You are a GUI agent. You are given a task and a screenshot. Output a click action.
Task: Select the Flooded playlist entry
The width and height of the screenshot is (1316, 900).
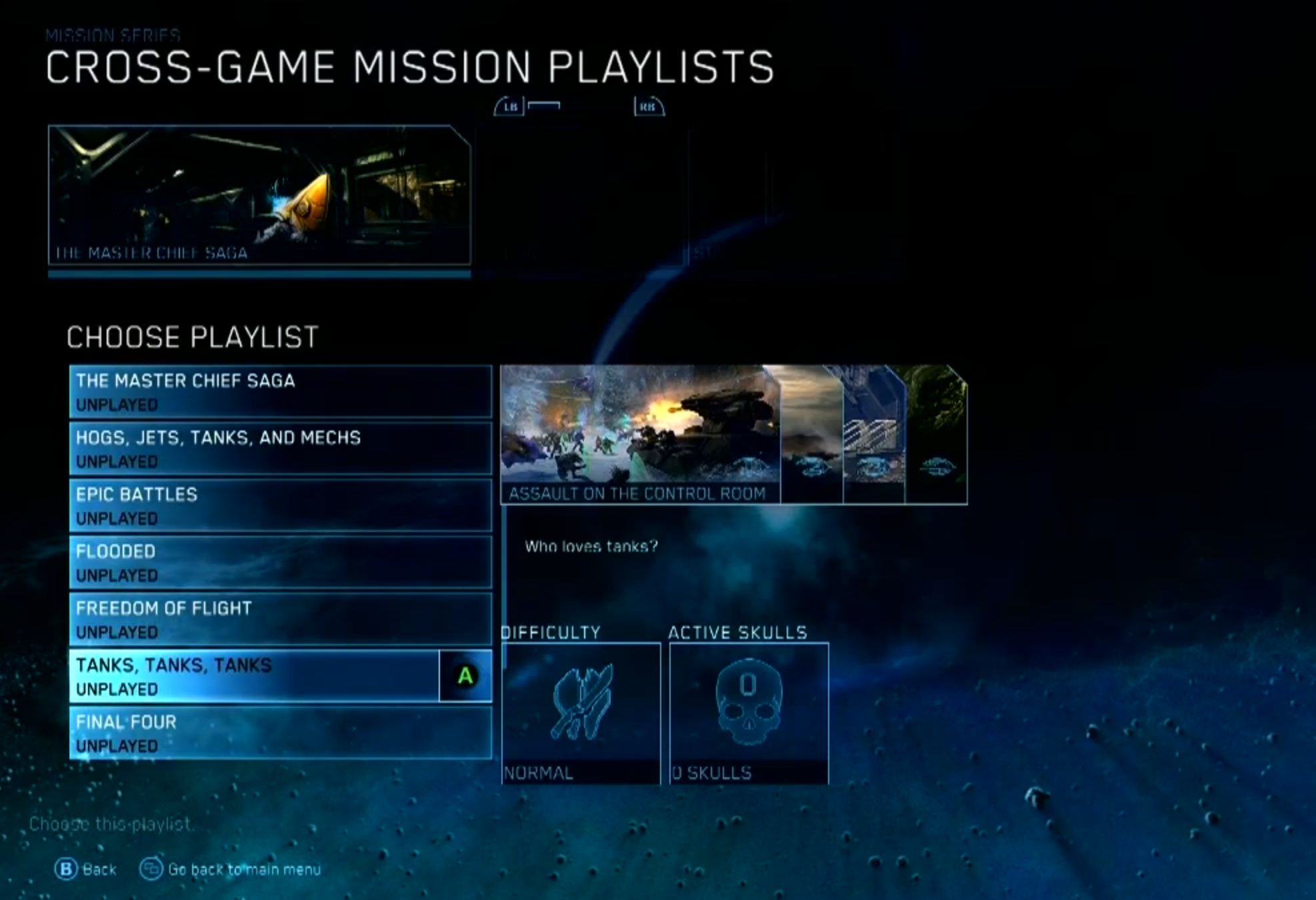tap(280, 563)
